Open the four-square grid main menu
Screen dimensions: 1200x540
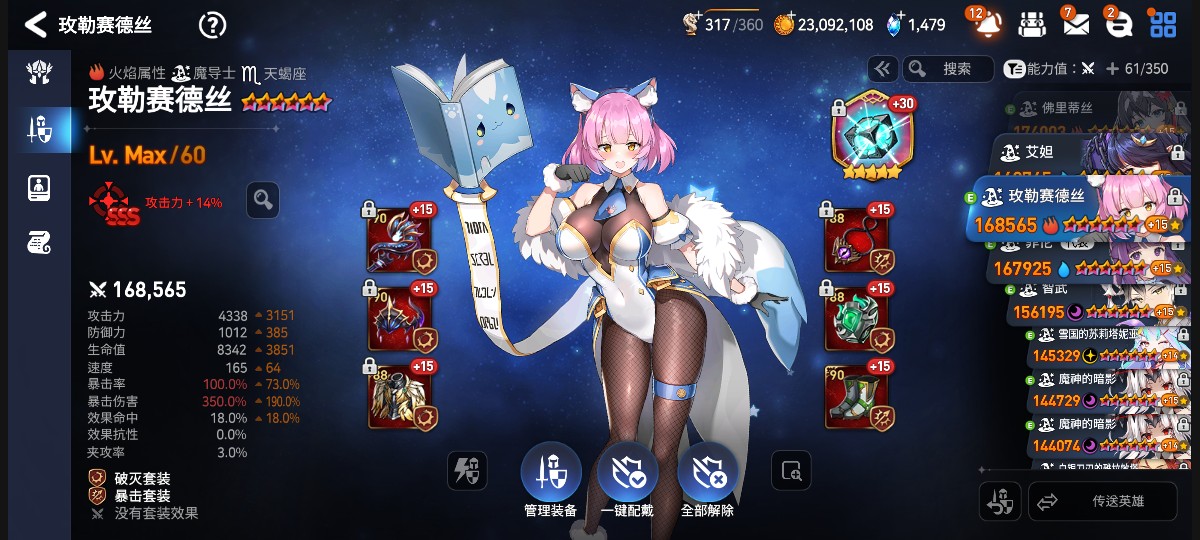[x=1162, y=24]
